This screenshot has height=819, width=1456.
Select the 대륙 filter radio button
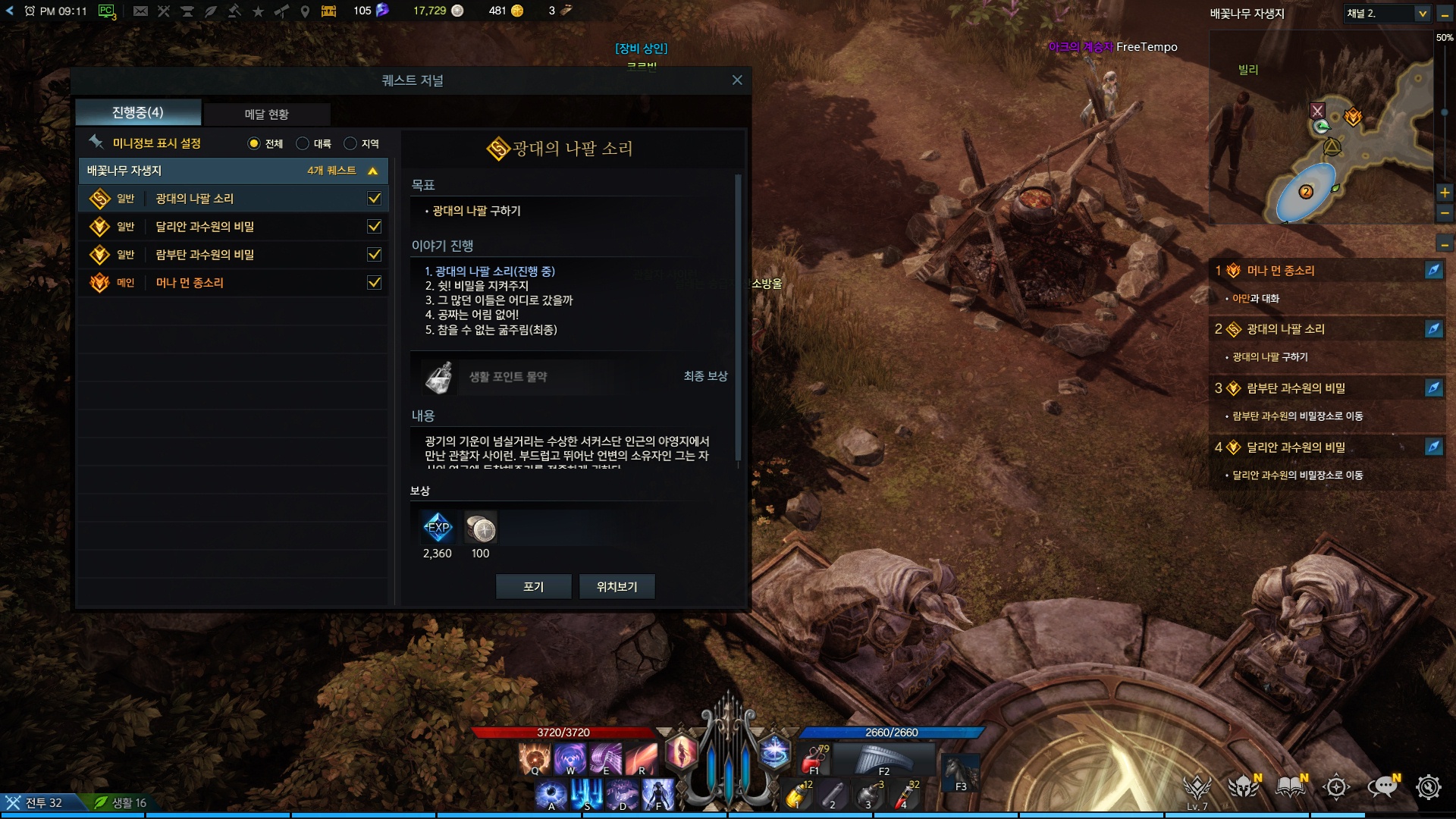(303, 143)
